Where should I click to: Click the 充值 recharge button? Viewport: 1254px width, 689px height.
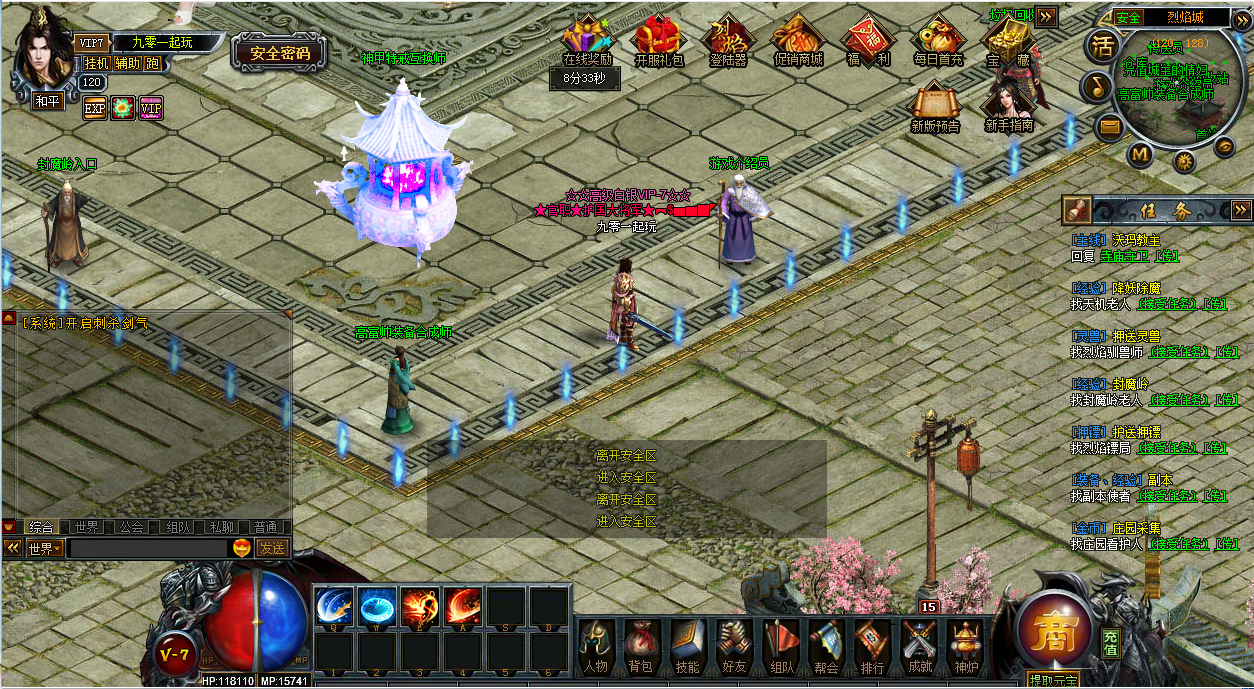[1111, 643]
